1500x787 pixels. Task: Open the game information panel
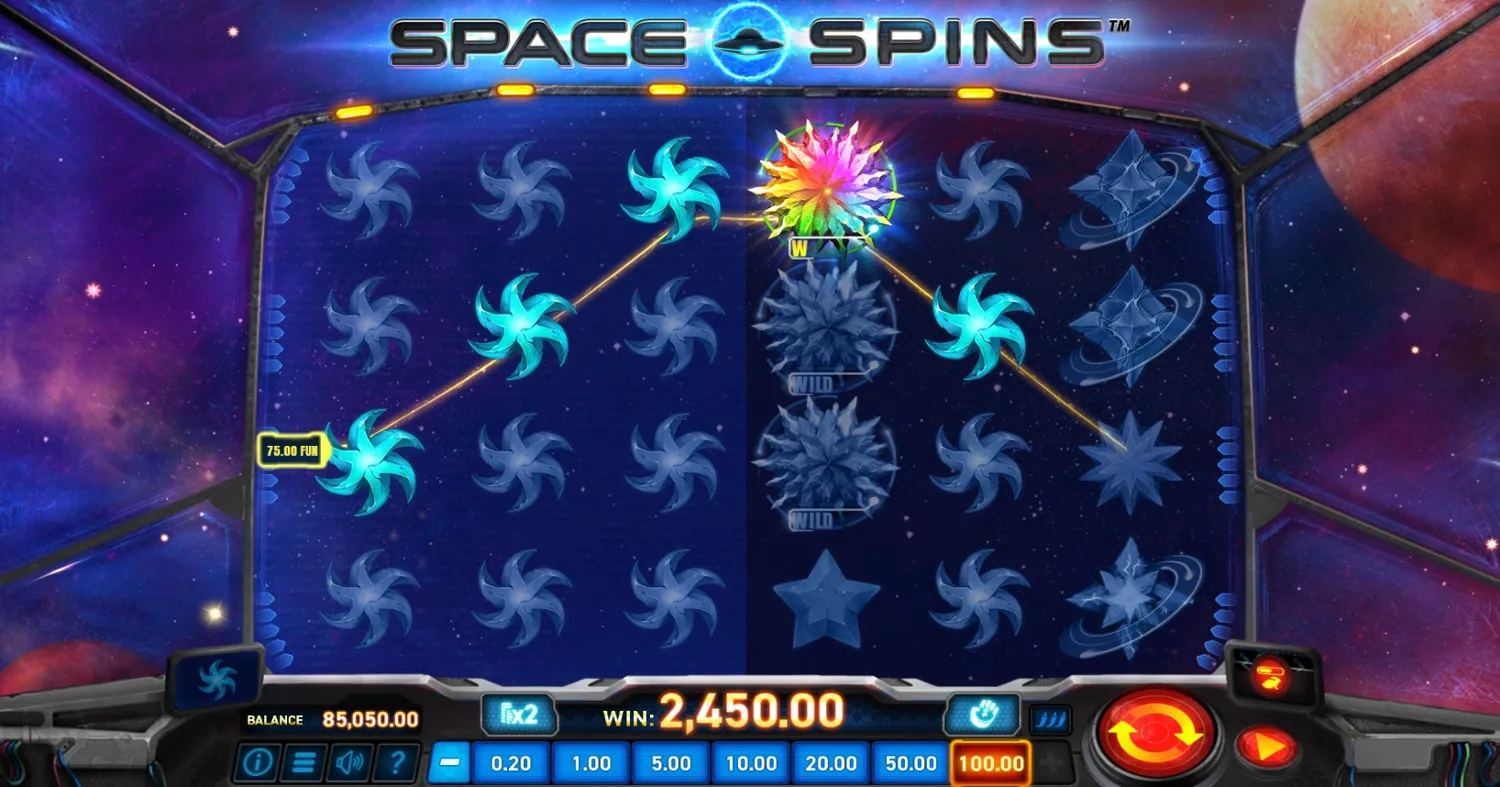[257, 763]
